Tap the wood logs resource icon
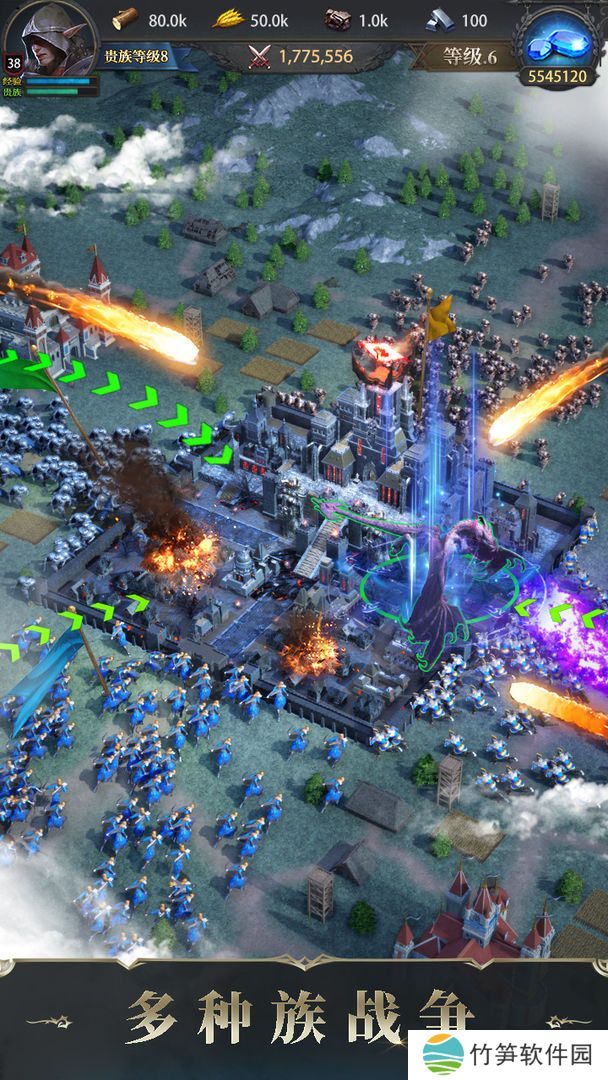This screenshot has width=608, height=1080. pyautogui.click(x=125, y=19)
